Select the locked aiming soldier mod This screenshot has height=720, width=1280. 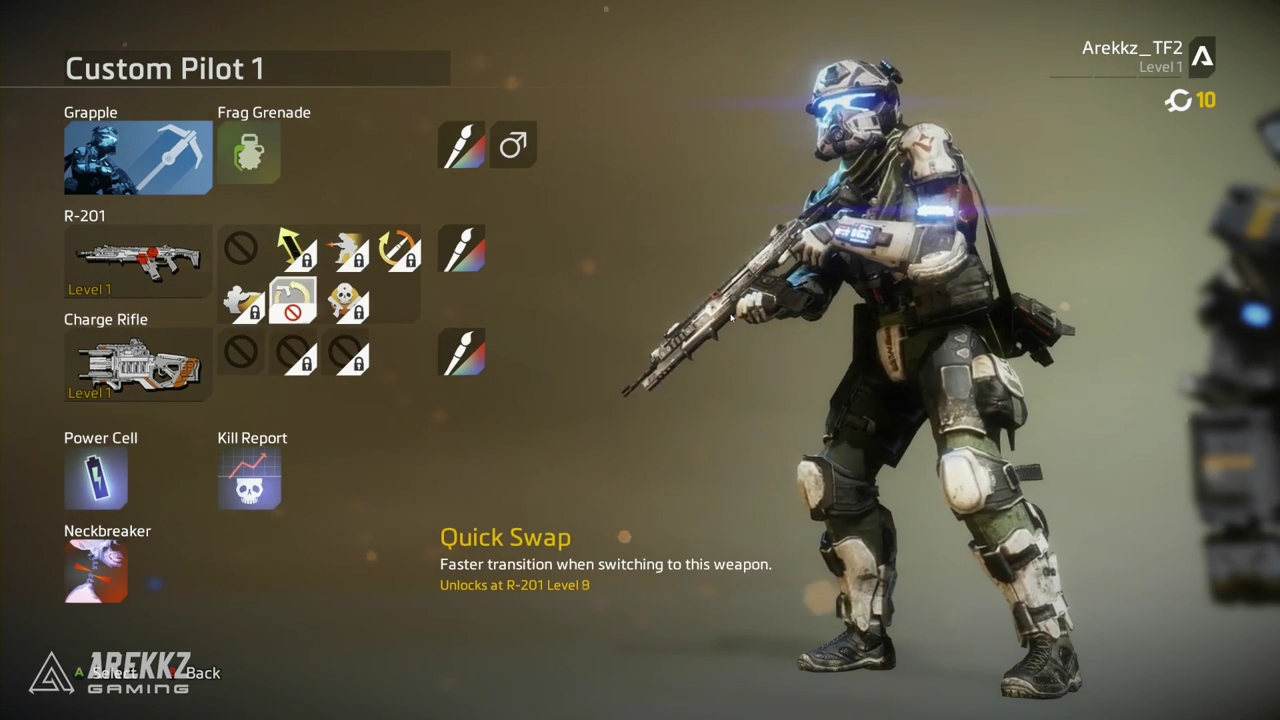click(x=242, y=301)
